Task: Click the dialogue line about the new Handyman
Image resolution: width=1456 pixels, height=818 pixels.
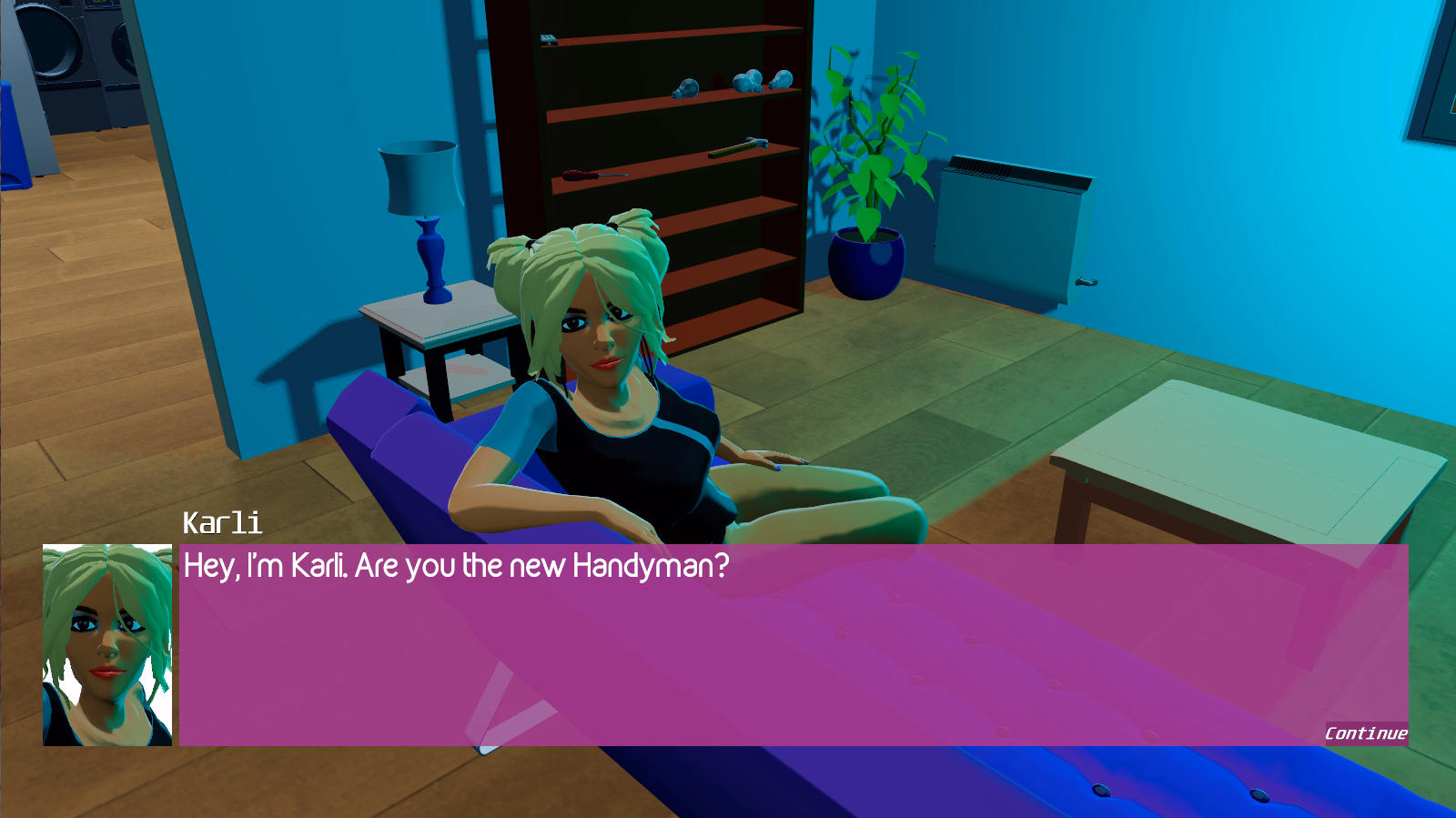Action: pyautogui.click(x=455, y=566)
